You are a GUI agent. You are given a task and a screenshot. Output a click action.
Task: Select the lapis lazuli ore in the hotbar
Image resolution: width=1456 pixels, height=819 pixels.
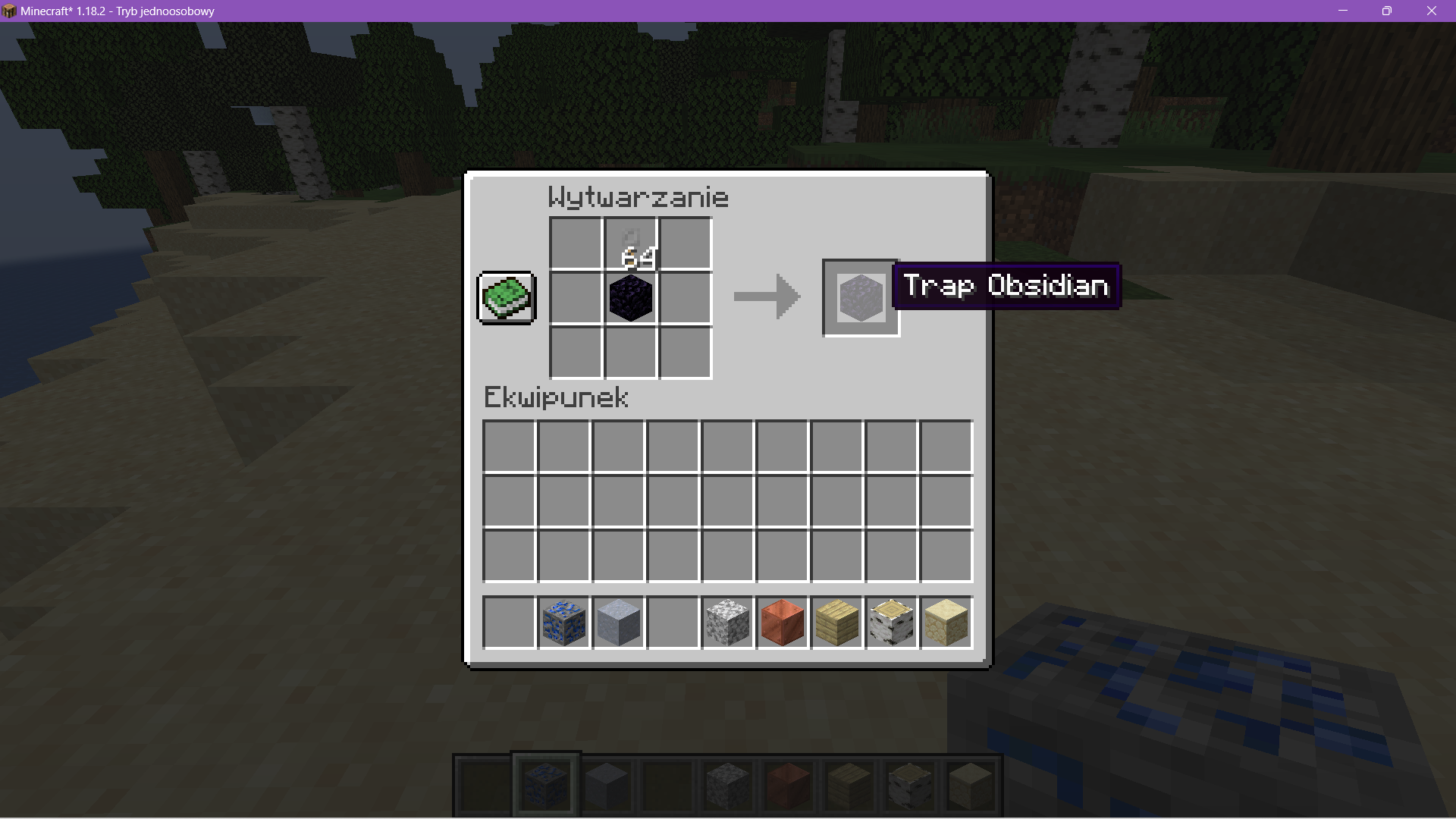click(564, 623)
